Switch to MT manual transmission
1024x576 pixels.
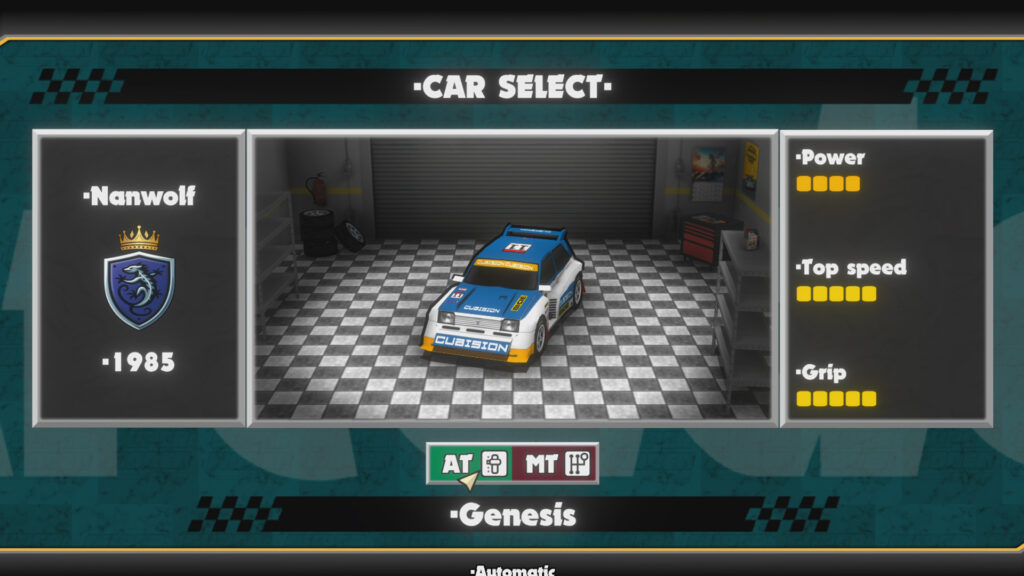(555, 463)
